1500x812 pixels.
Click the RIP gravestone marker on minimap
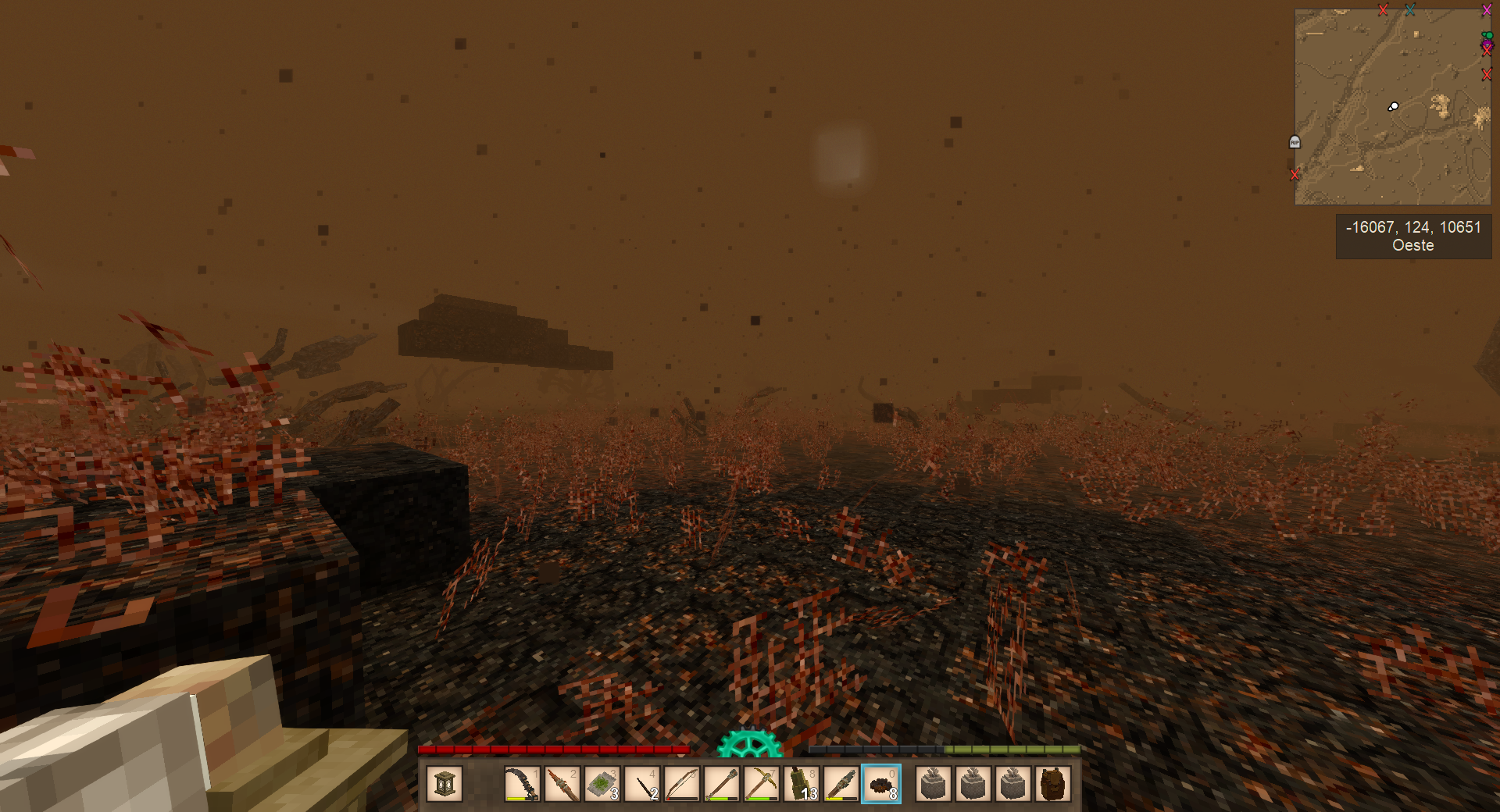tap(1295, 142)
